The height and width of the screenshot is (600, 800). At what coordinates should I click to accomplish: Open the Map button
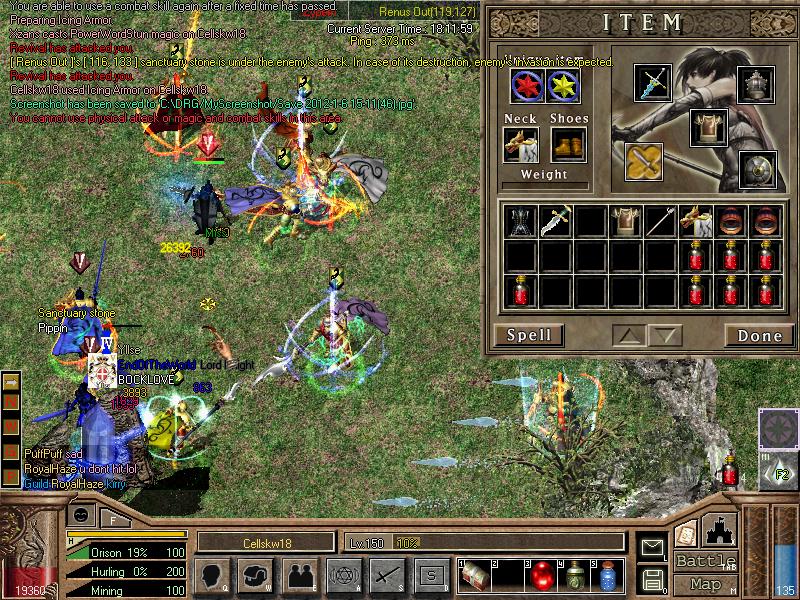point(705,584)
